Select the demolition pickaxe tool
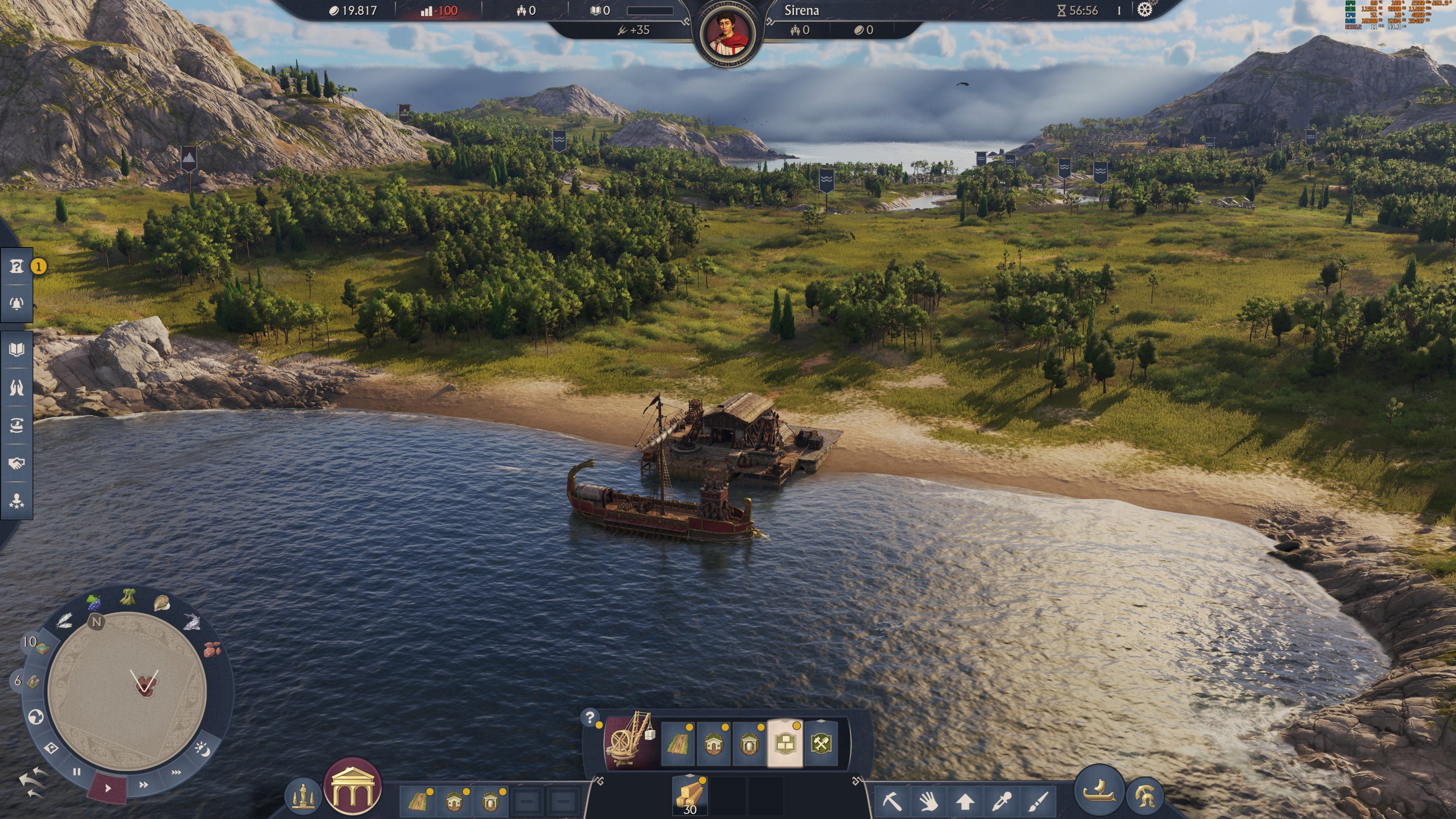Image resolution: width=1456 pixels, height=819 pixels. pyautogui.click(x=894, y=803)
